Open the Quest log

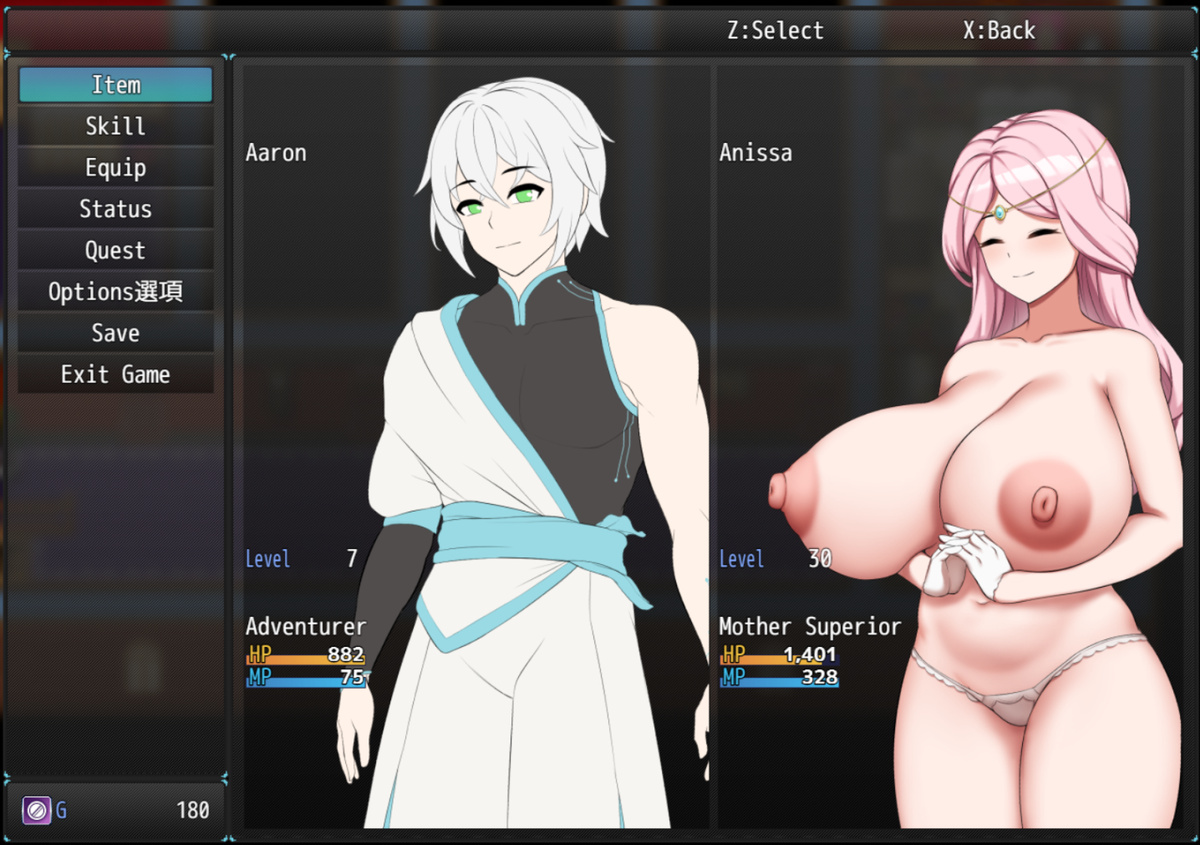[x=116, y=251]
